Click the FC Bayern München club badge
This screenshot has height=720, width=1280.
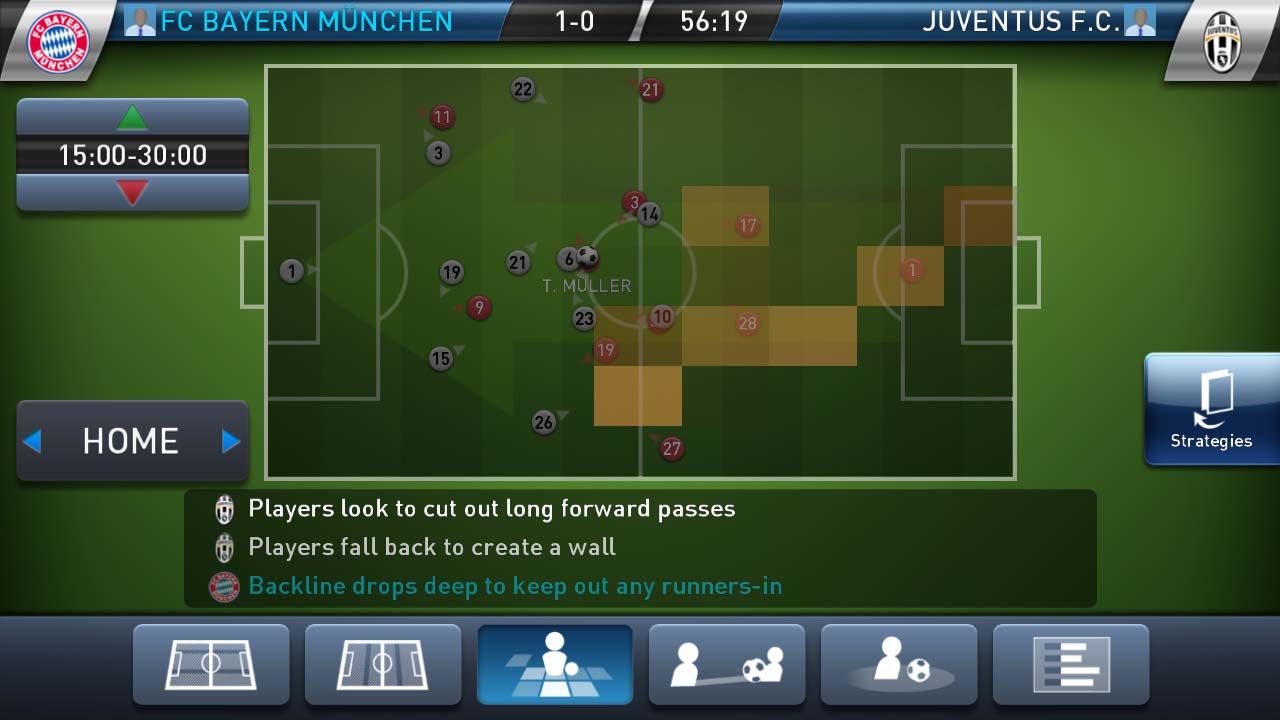pyautogui.click(x=57, y=38)
